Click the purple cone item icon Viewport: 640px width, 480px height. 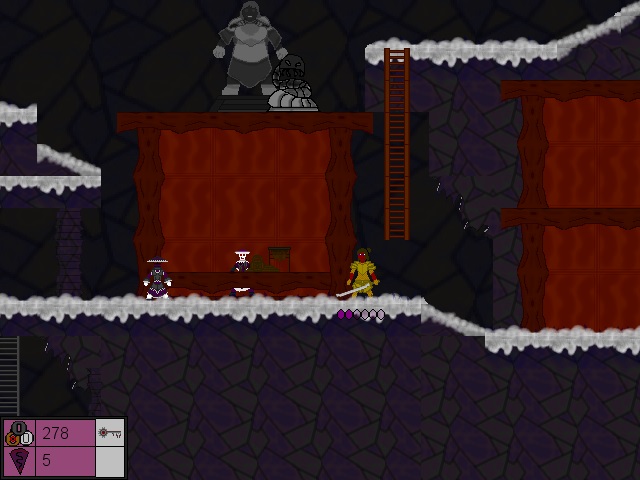19,461
